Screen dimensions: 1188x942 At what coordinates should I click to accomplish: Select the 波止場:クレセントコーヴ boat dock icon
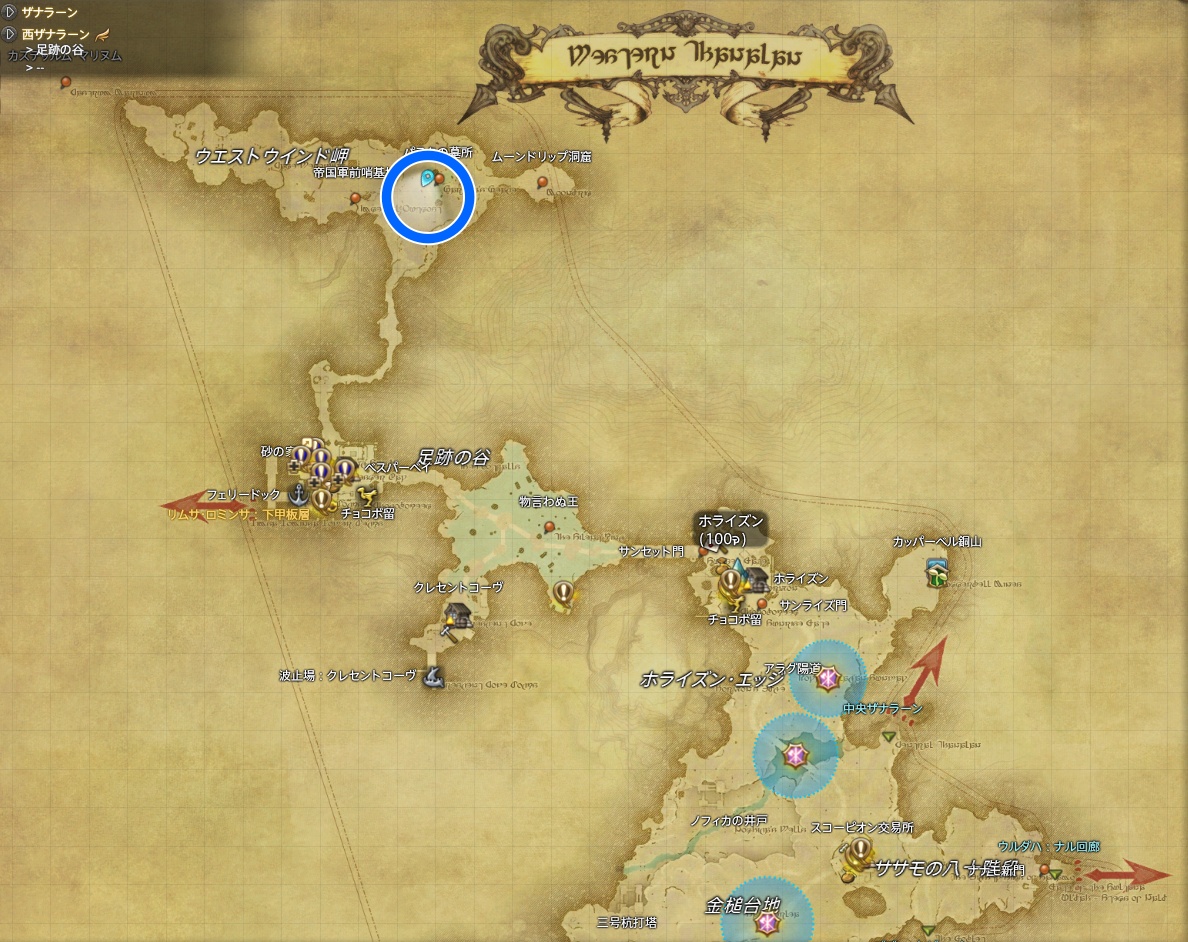[x=433, y=677]
